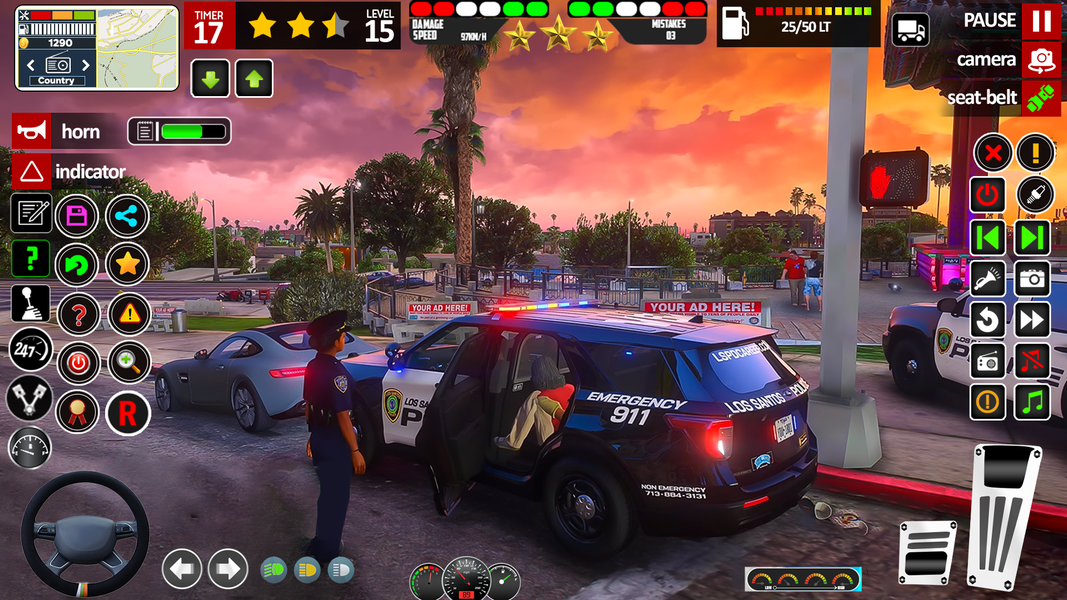Shift gears with the gear stick icon
Viewport: 1067px width, 600px height.
(30, 303)
